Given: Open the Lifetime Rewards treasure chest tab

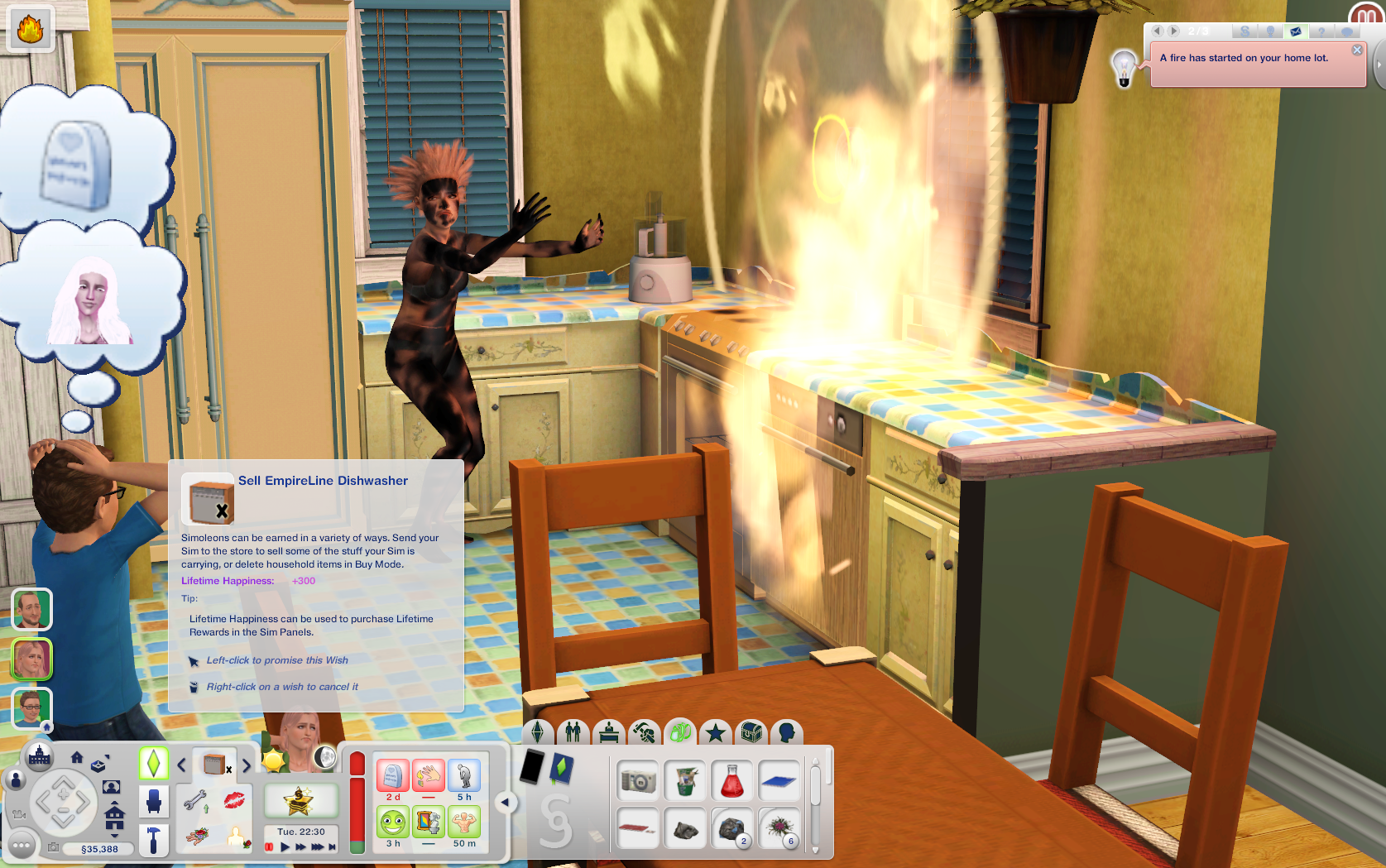Looking at the screenshot, I should [750, 732].
